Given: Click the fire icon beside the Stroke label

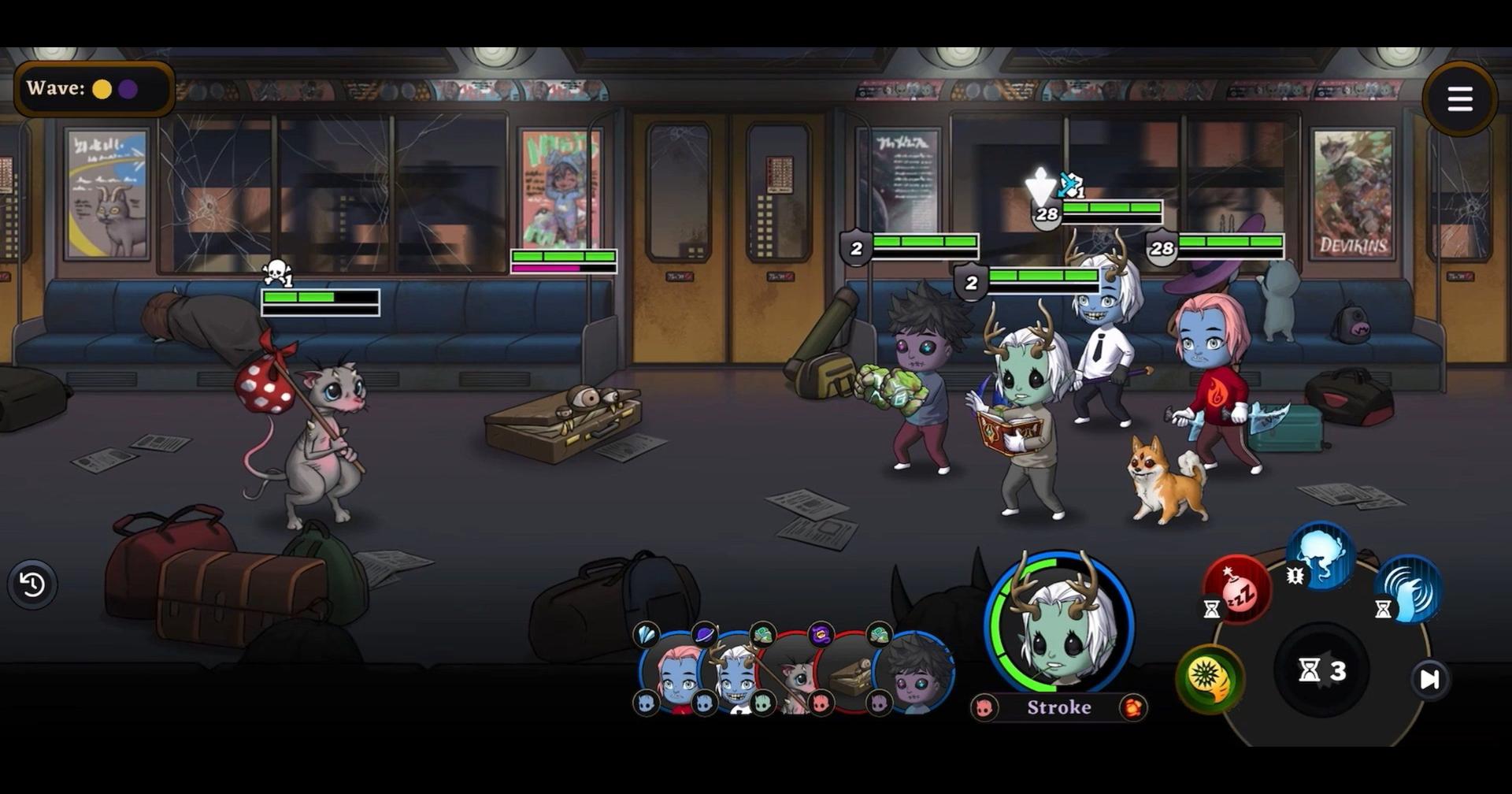Looking at the screenshot, I should (x=1134, y=707).
